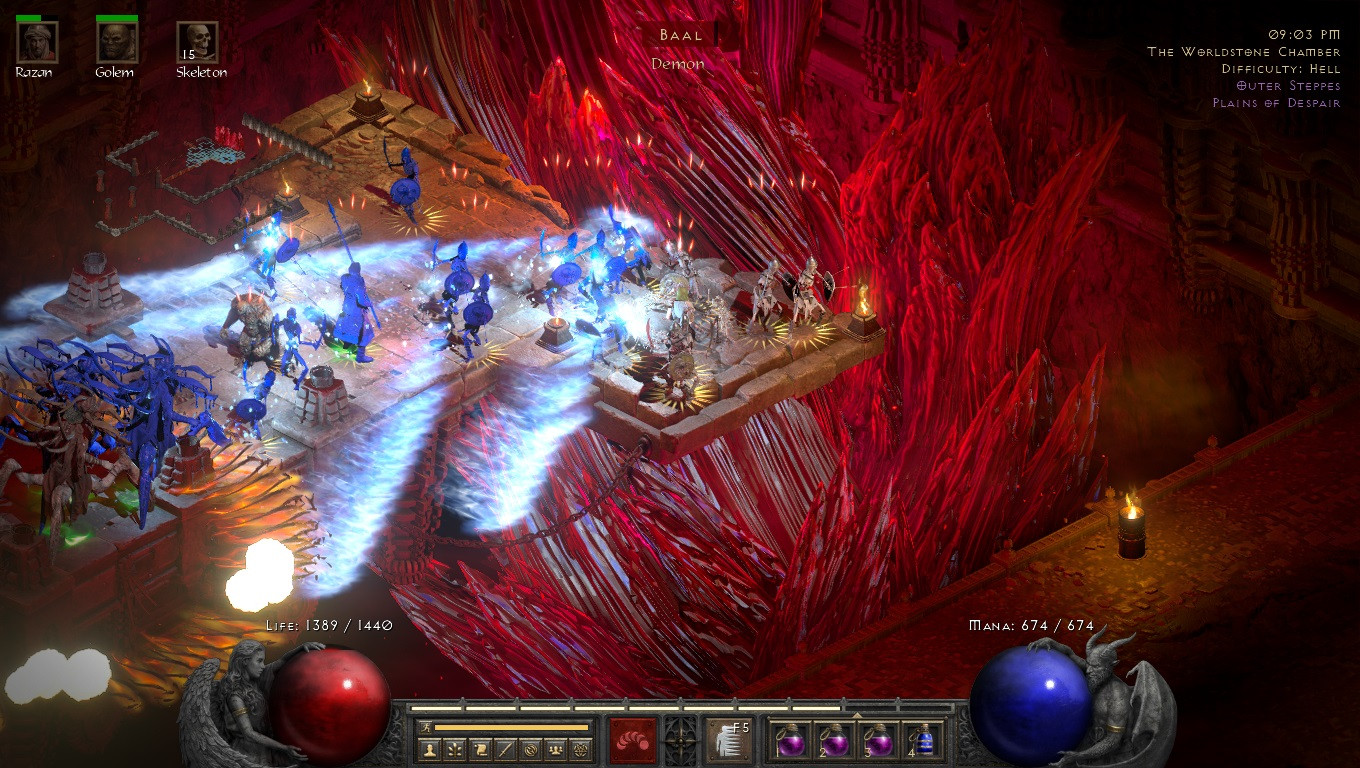The image size is (1360, 768).
Task: Expand the belt with the small arrow
Action: [856, 714]
